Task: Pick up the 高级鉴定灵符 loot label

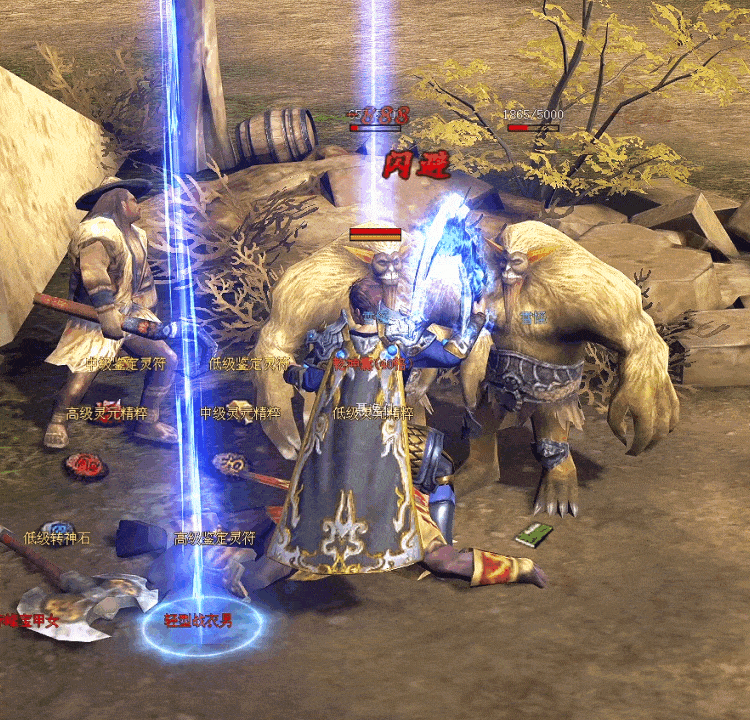Action: pos(215,538)
